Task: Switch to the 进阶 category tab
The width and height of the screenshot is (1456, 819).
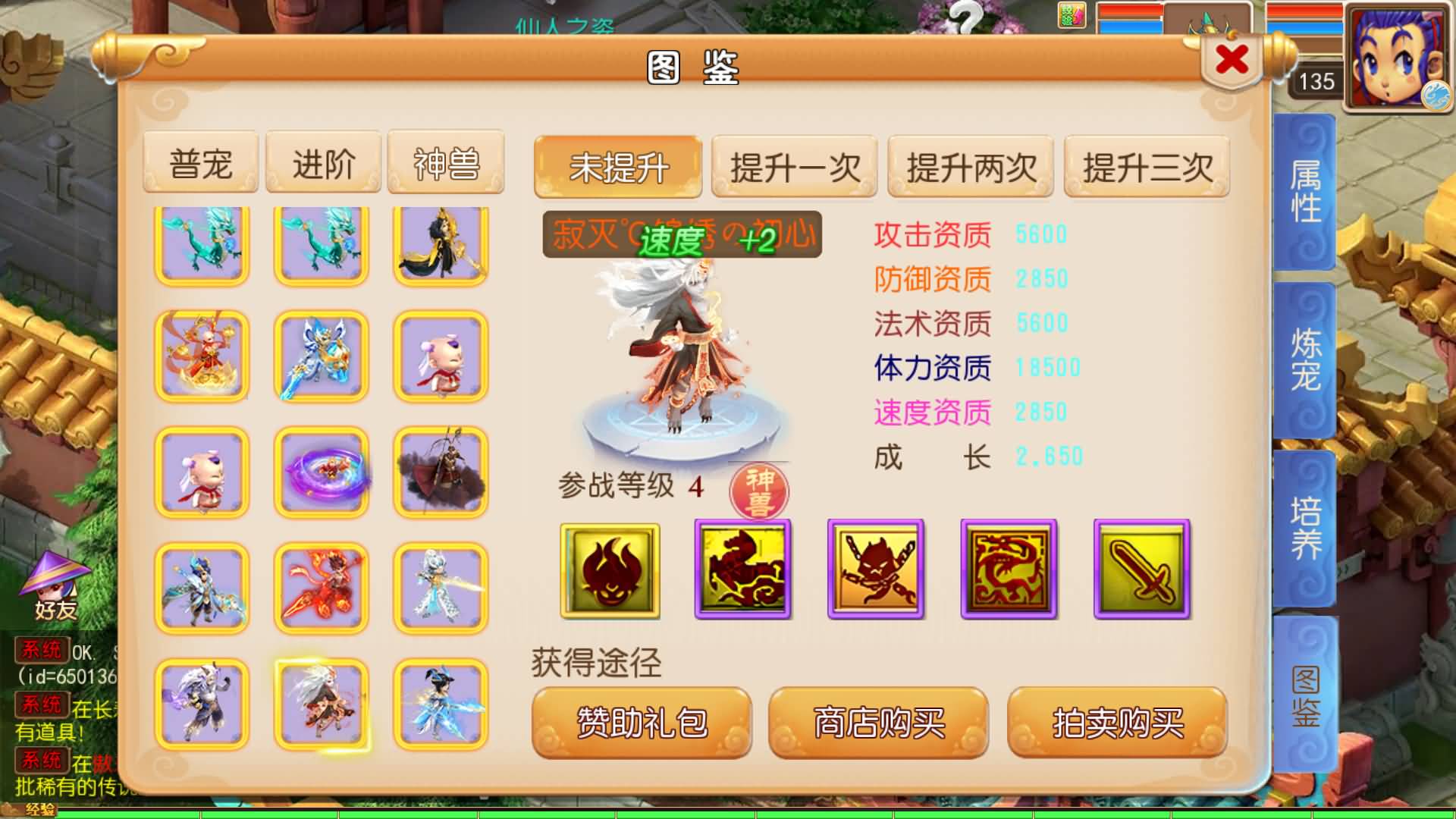Action: click(x=322, y=162)
